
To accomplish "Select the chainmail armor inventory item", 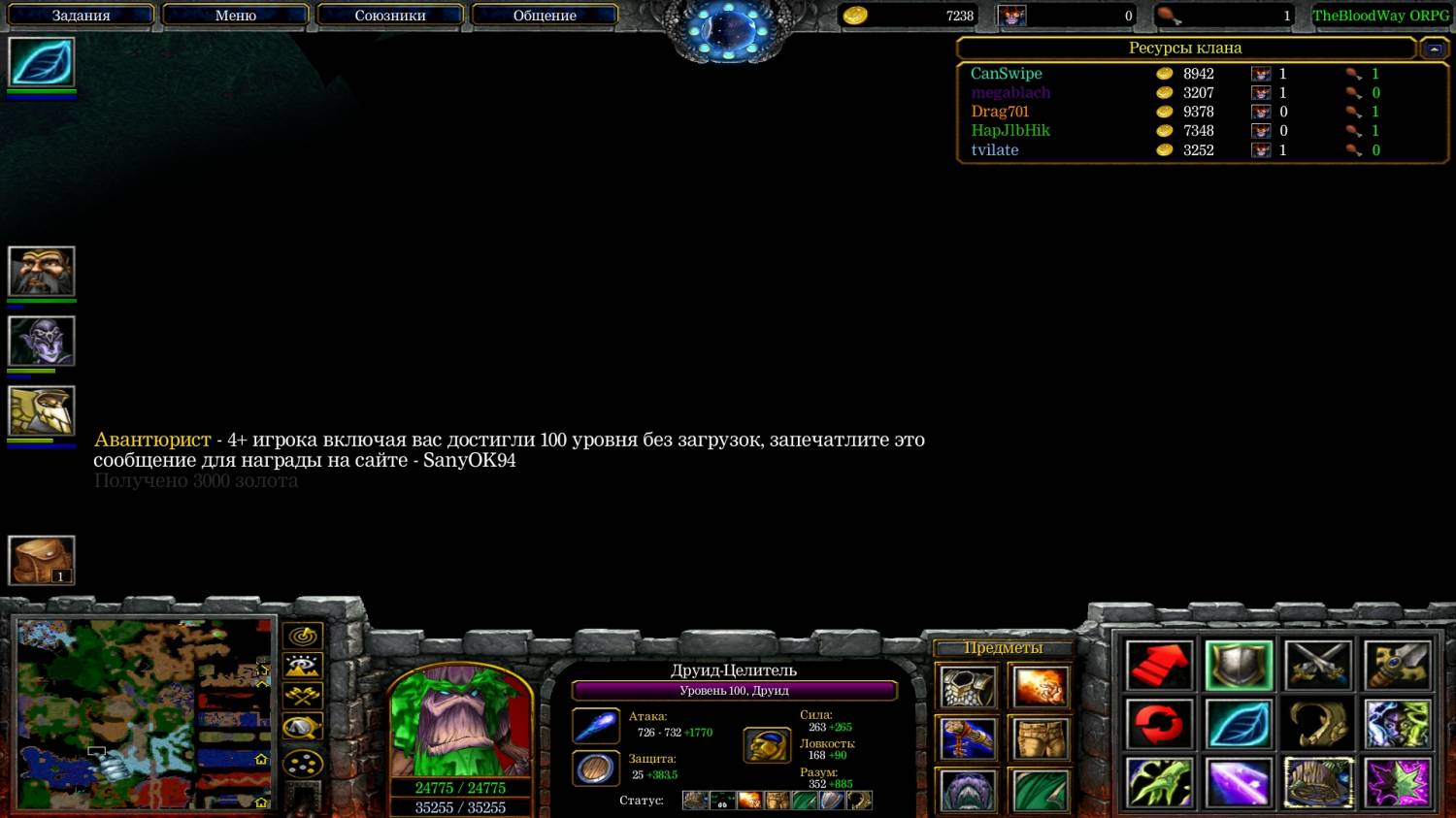I will pos(968,687).
